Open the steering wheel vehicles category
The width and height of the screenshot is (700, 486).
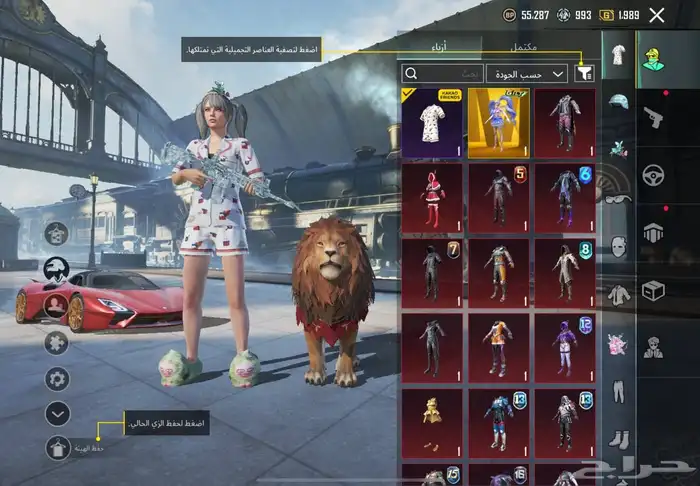point(655,172)
